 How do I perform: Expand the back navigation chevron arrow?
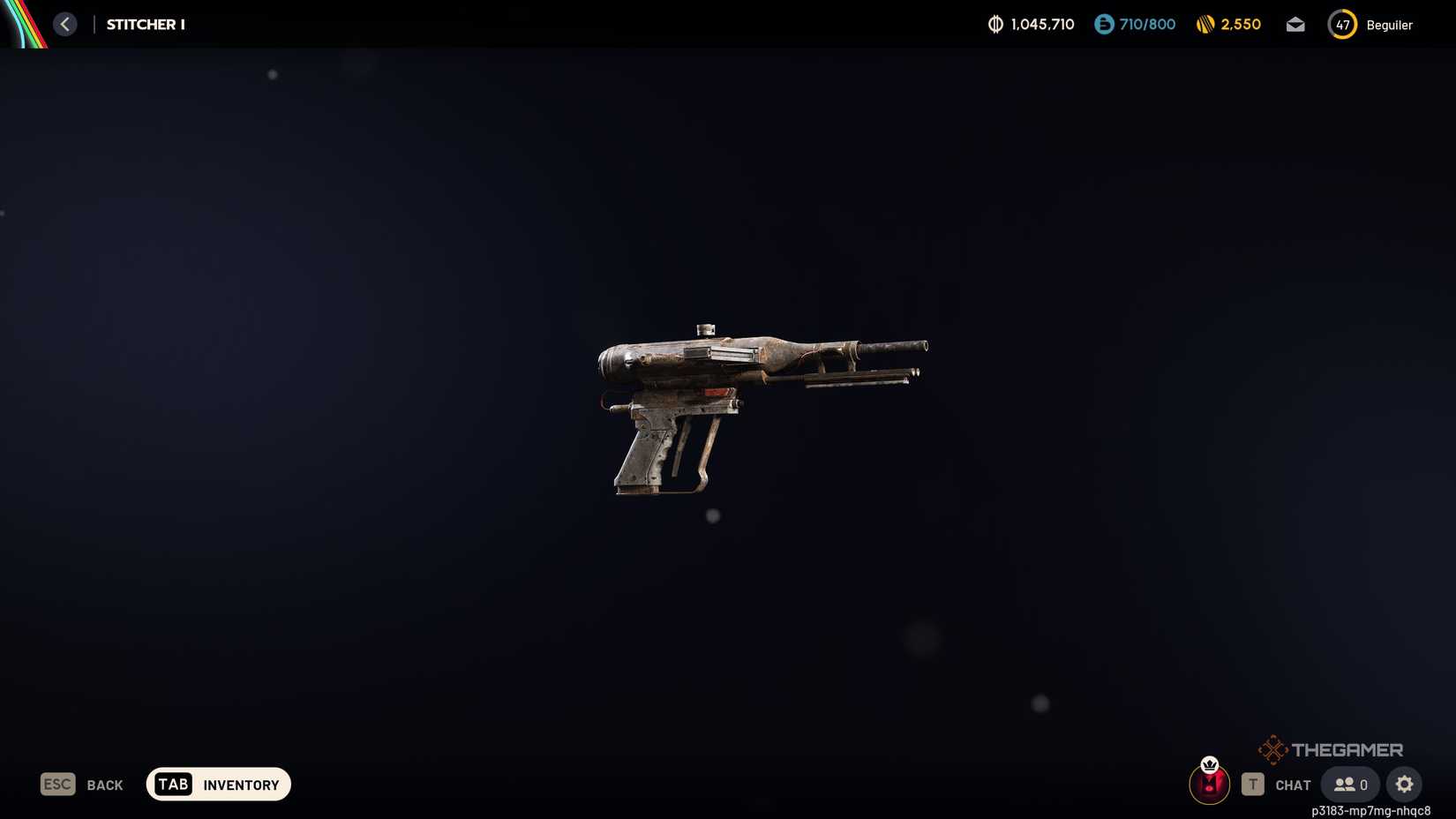pos(64,24)
